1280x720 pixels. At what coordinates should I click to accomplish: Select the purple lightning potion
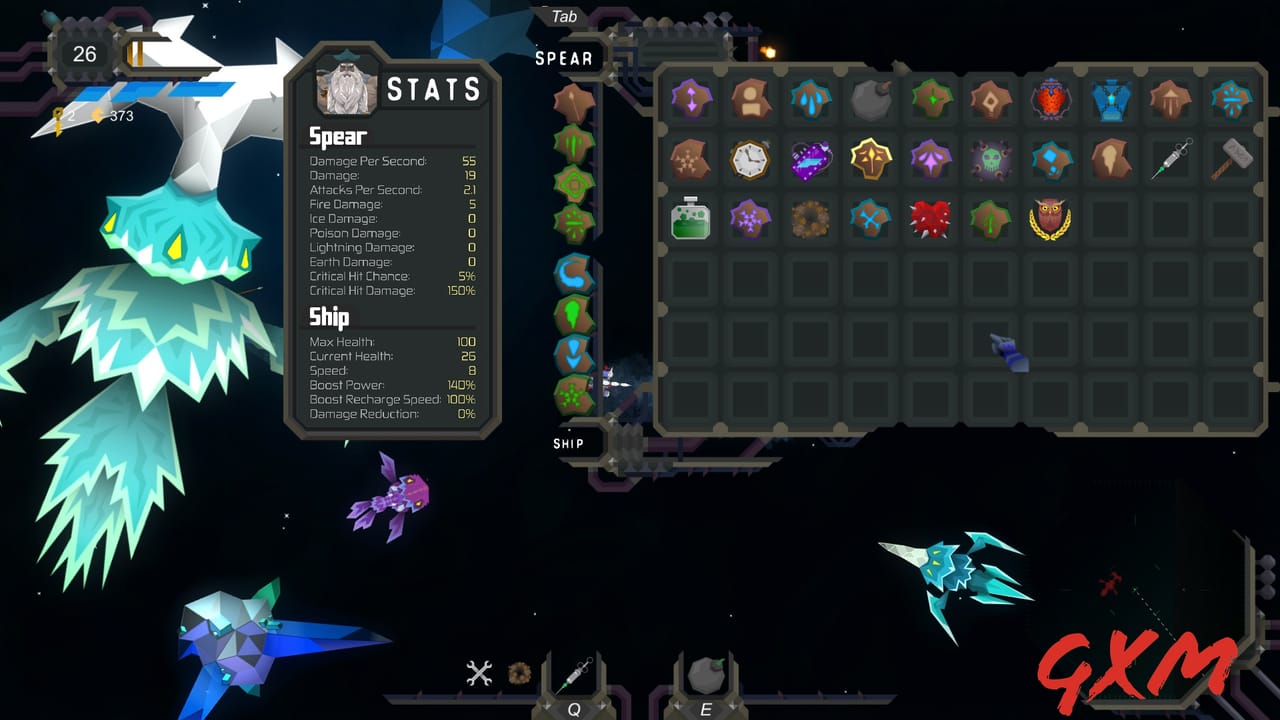[810, 159]
